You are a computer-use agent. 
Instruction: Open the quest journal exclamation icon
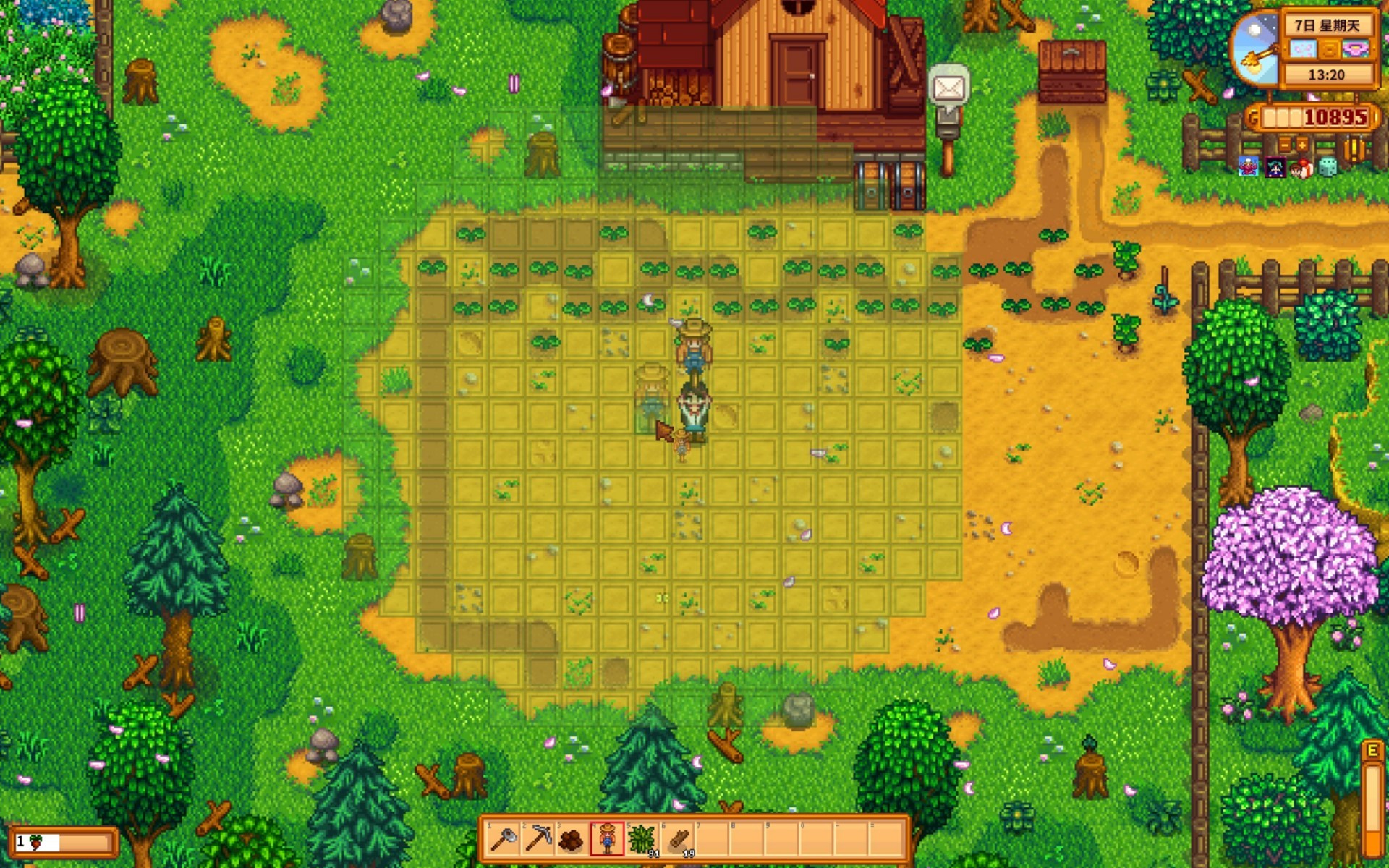tap(1354, 149)
